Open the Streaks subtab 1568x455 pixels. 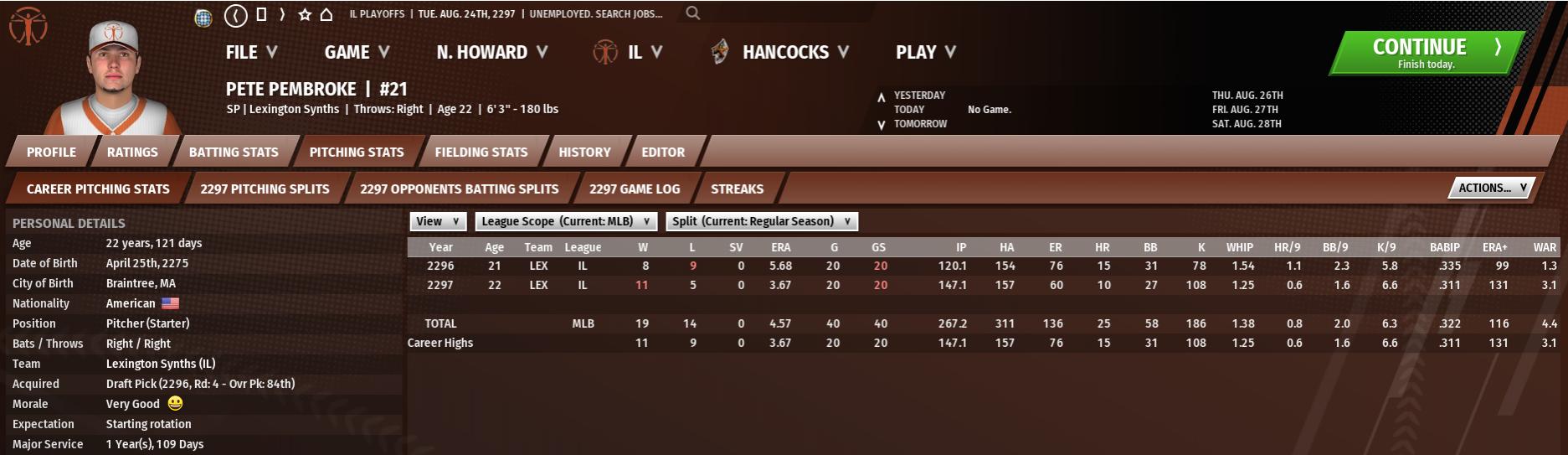(737, 189)
